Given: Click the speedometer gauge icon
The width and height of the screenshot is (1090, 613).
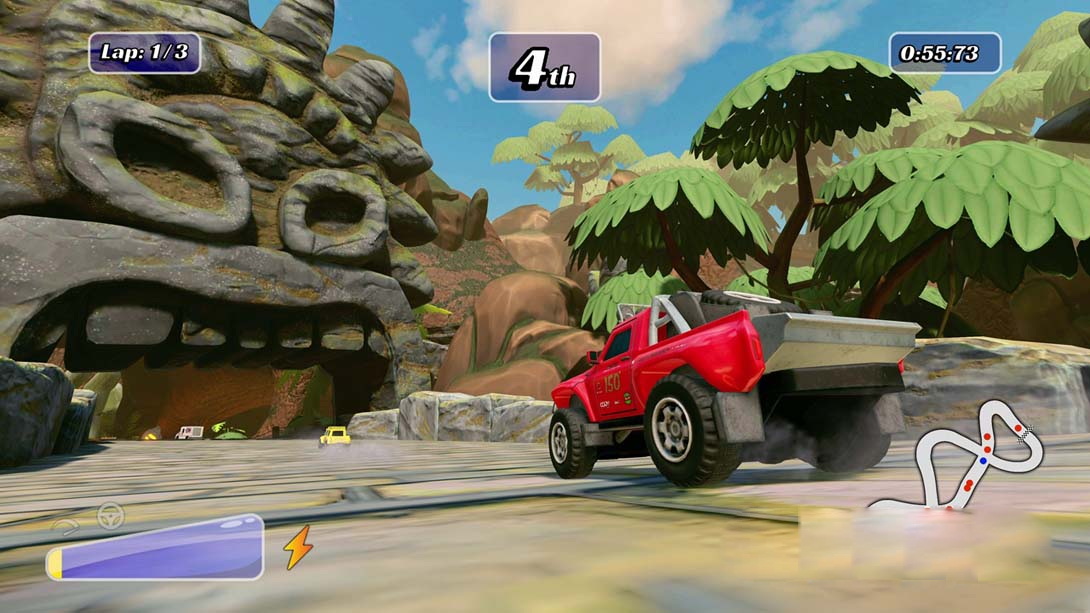Looking at the screenshot, I should click(68, 526).
